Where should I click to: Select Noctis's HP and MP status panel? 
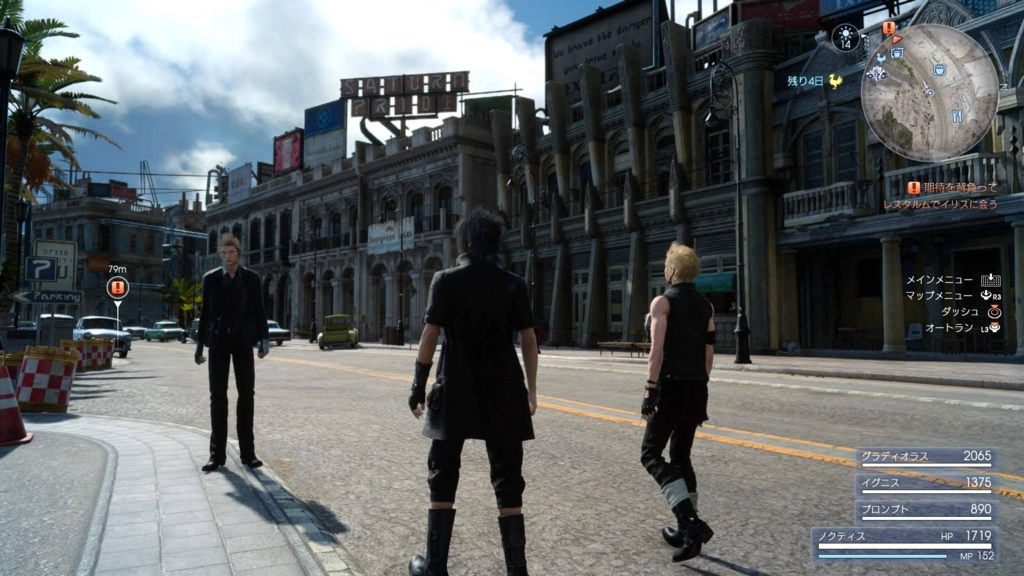coord(904,545)
